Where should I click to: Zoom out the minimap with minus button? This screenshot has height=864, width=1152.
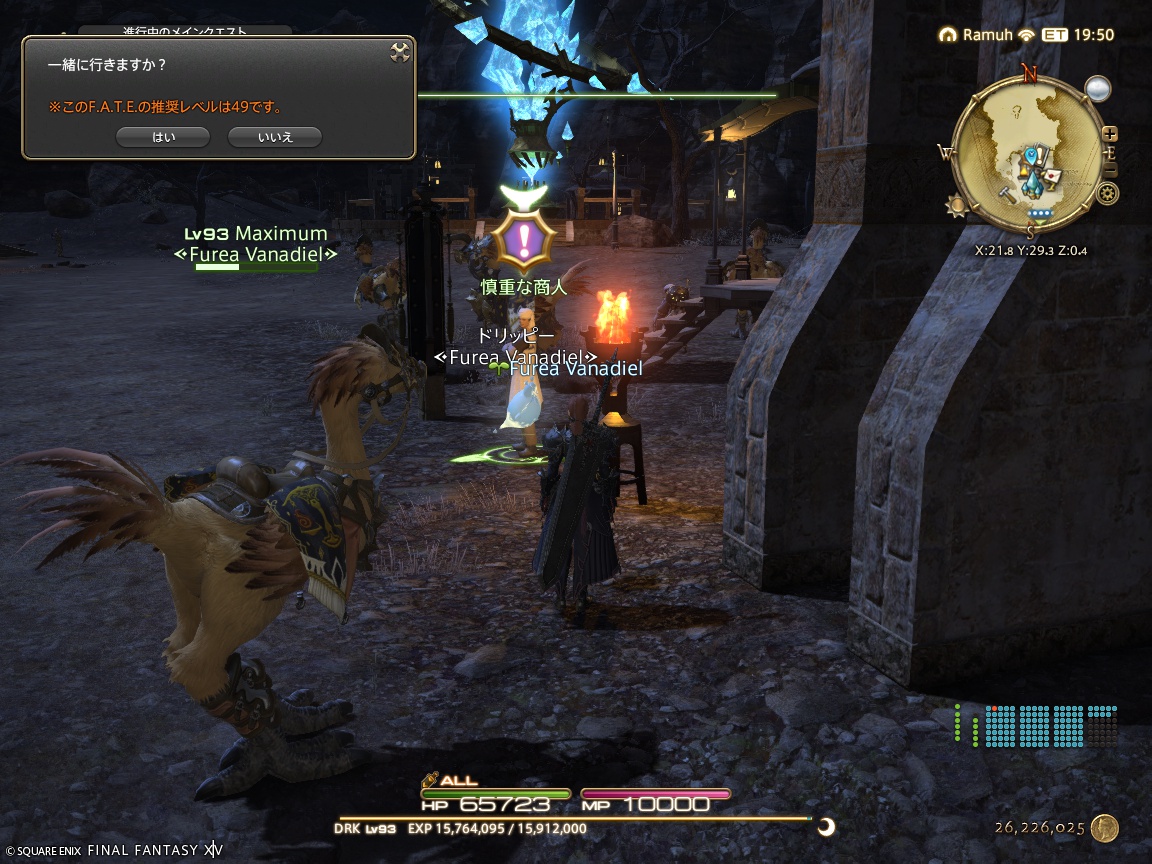(x=1109, y=167)
